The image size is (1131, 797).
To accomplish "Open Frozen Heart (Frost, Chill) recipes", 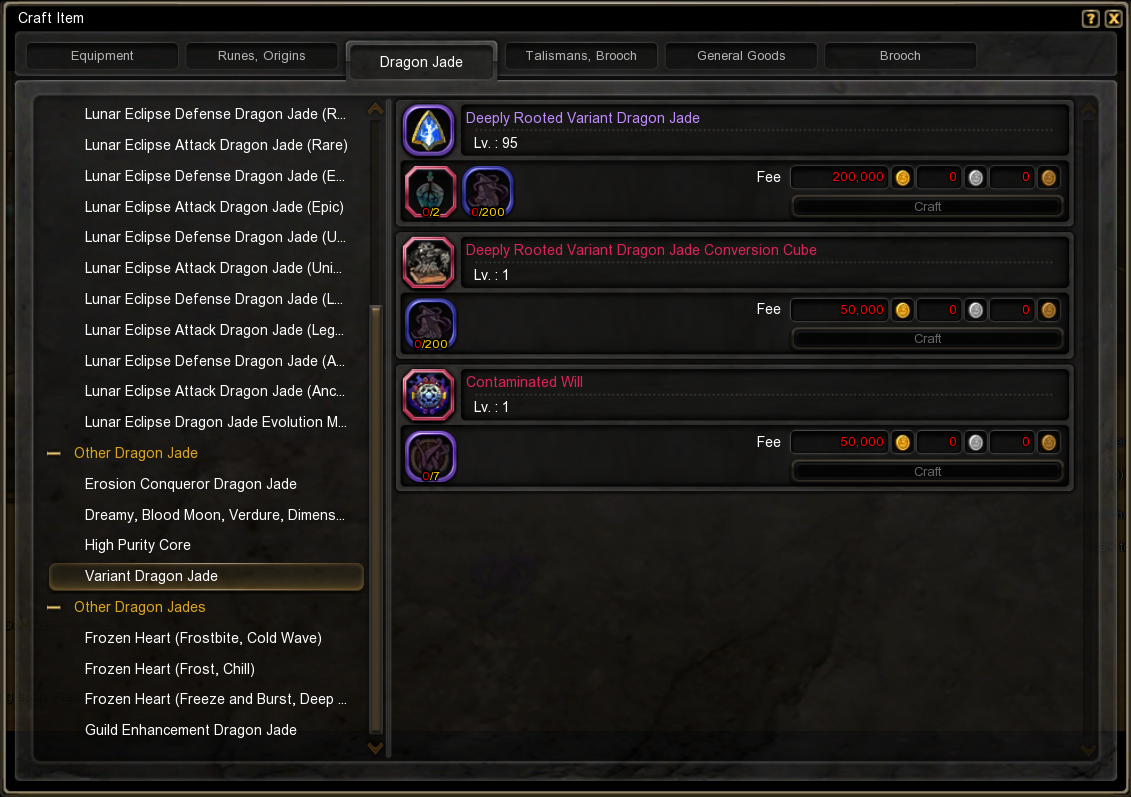I will coord(169,669).
